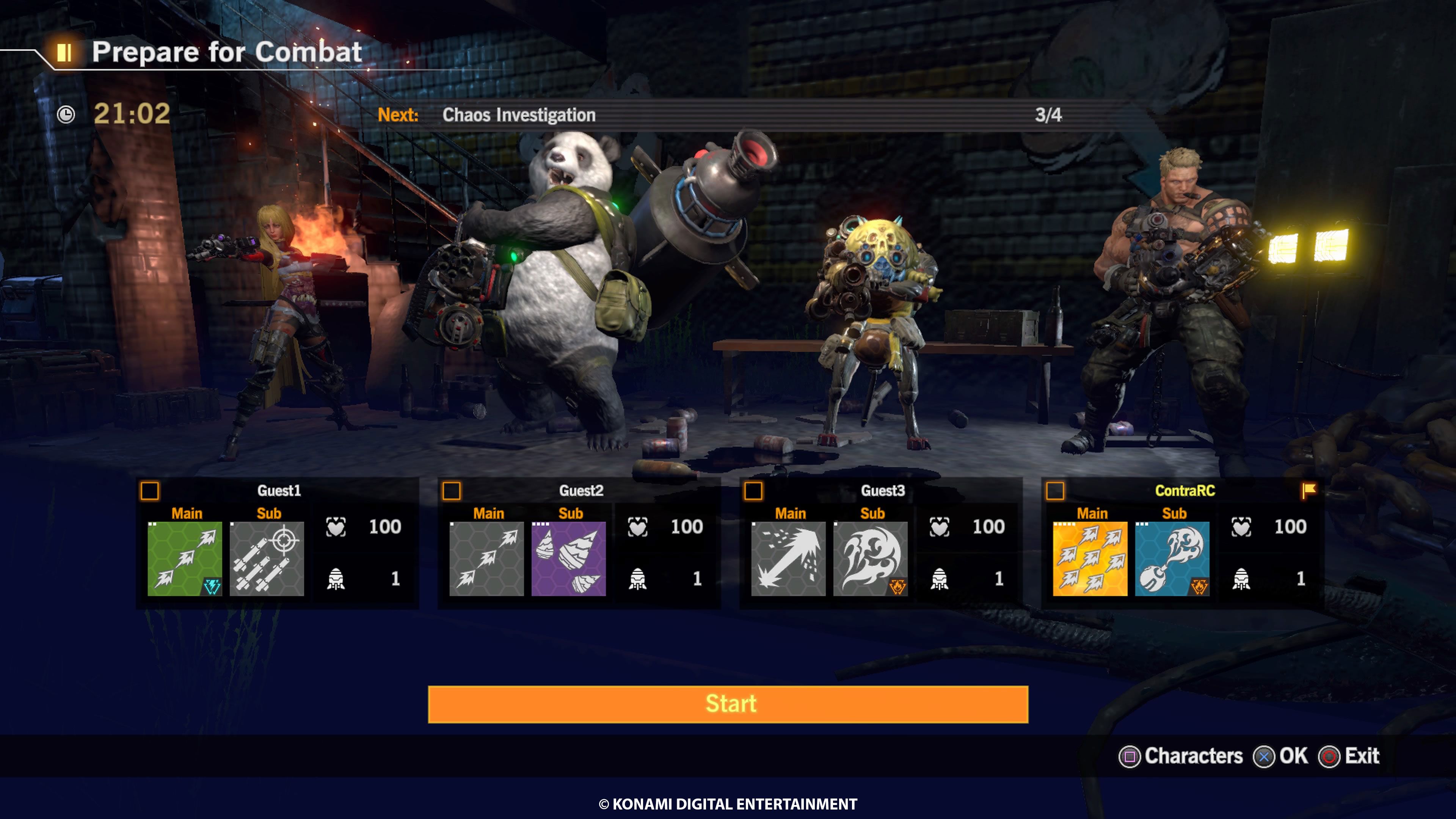Click the orange Start button
Viewport: 1456px width, 819px height.
click(728, 704)
